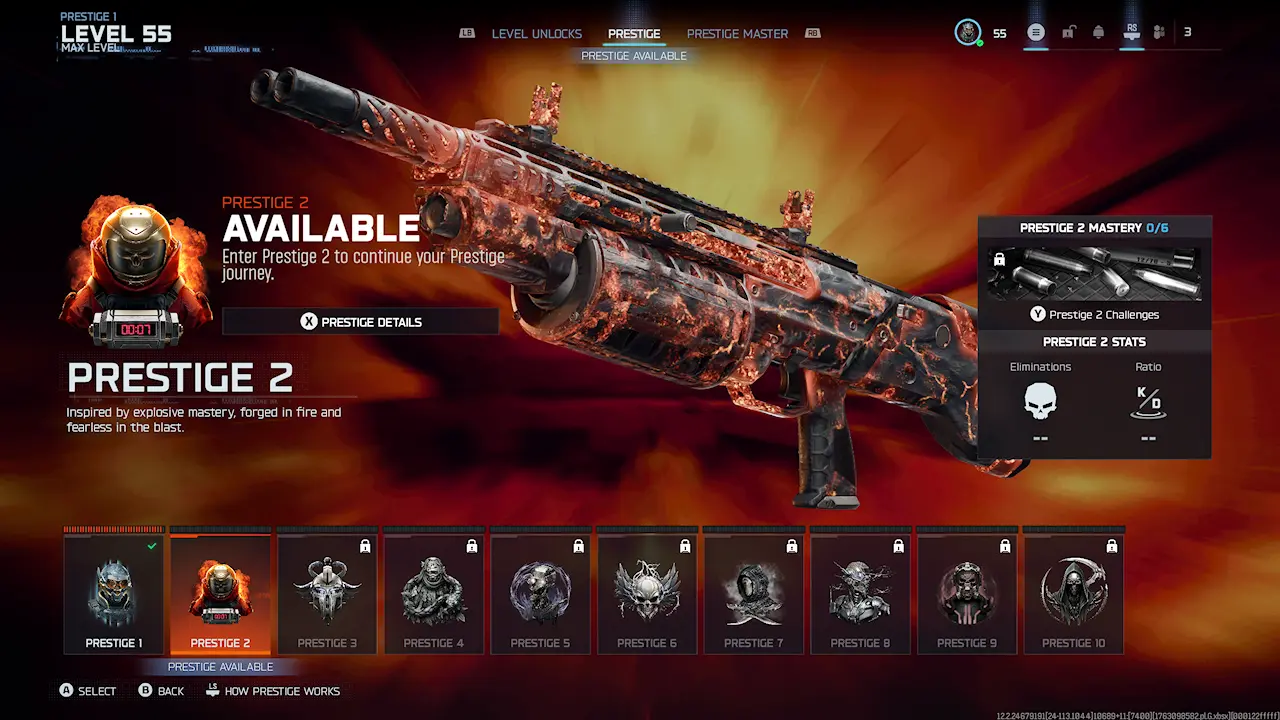Select the party members icon showing 3
The height and width of the screenshot is (720, 1280).
[x=1160, y=32]
